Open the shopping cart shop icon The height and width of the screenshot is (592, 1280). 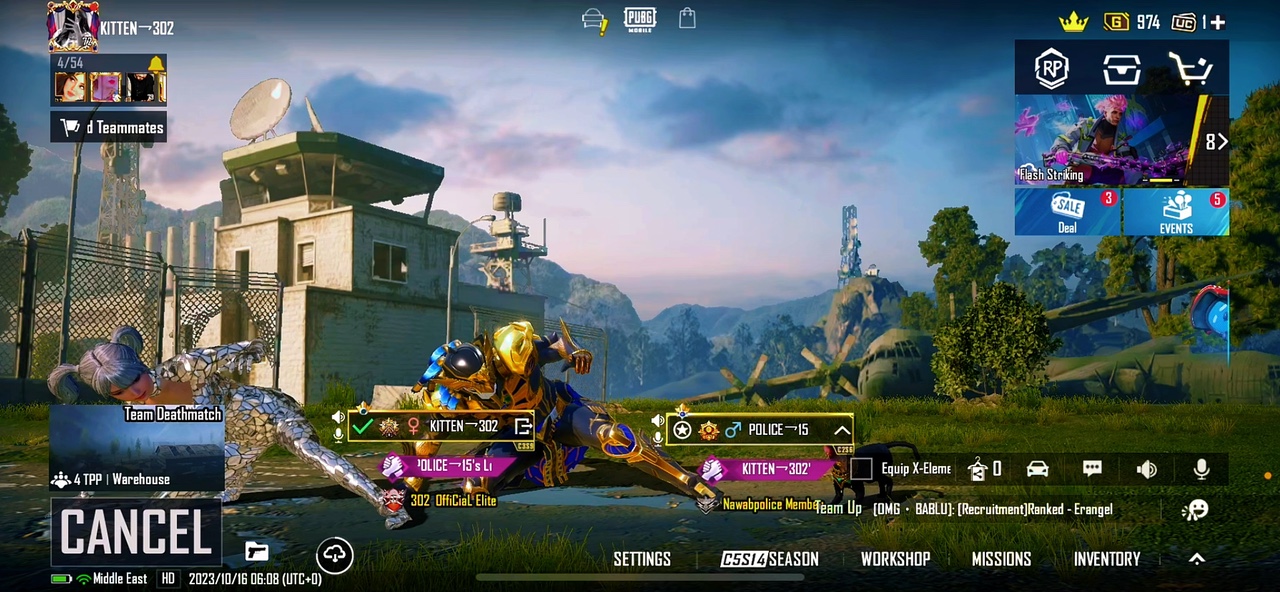[x=1190, y=68]
